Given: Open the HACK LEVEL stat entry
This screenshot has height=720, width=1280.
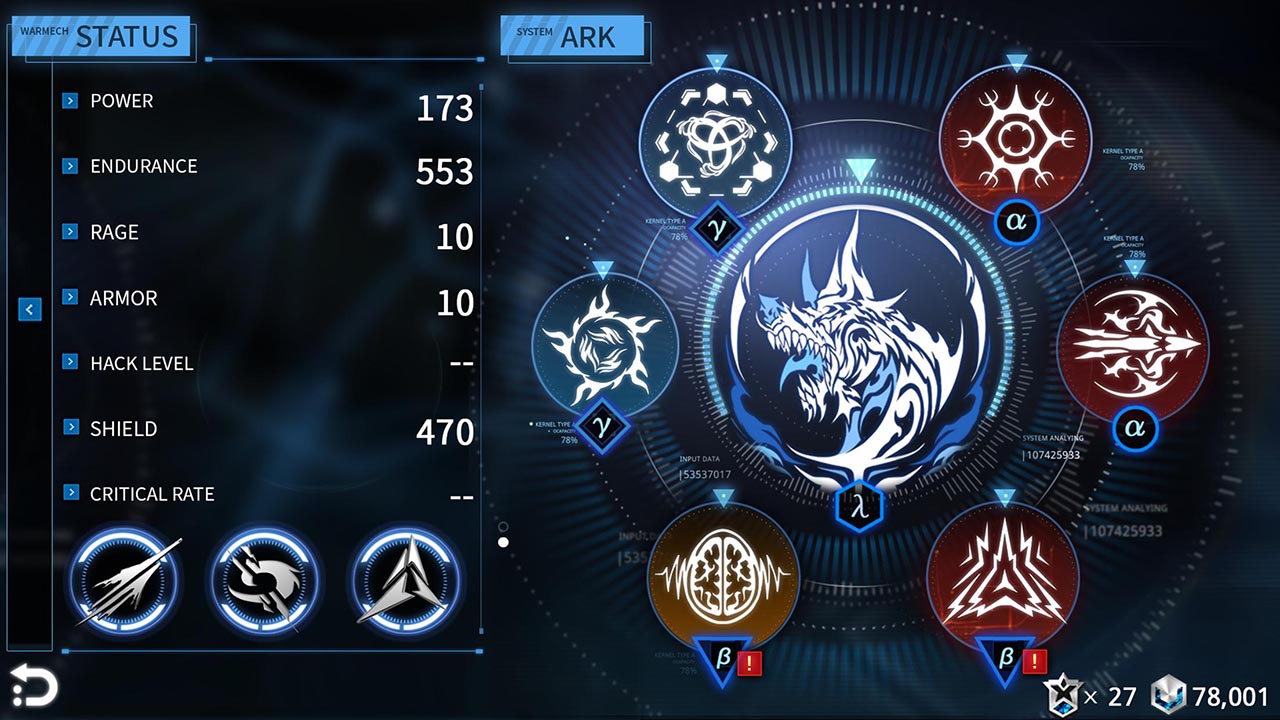Looking at the screenshot, I should coord(70,363).
